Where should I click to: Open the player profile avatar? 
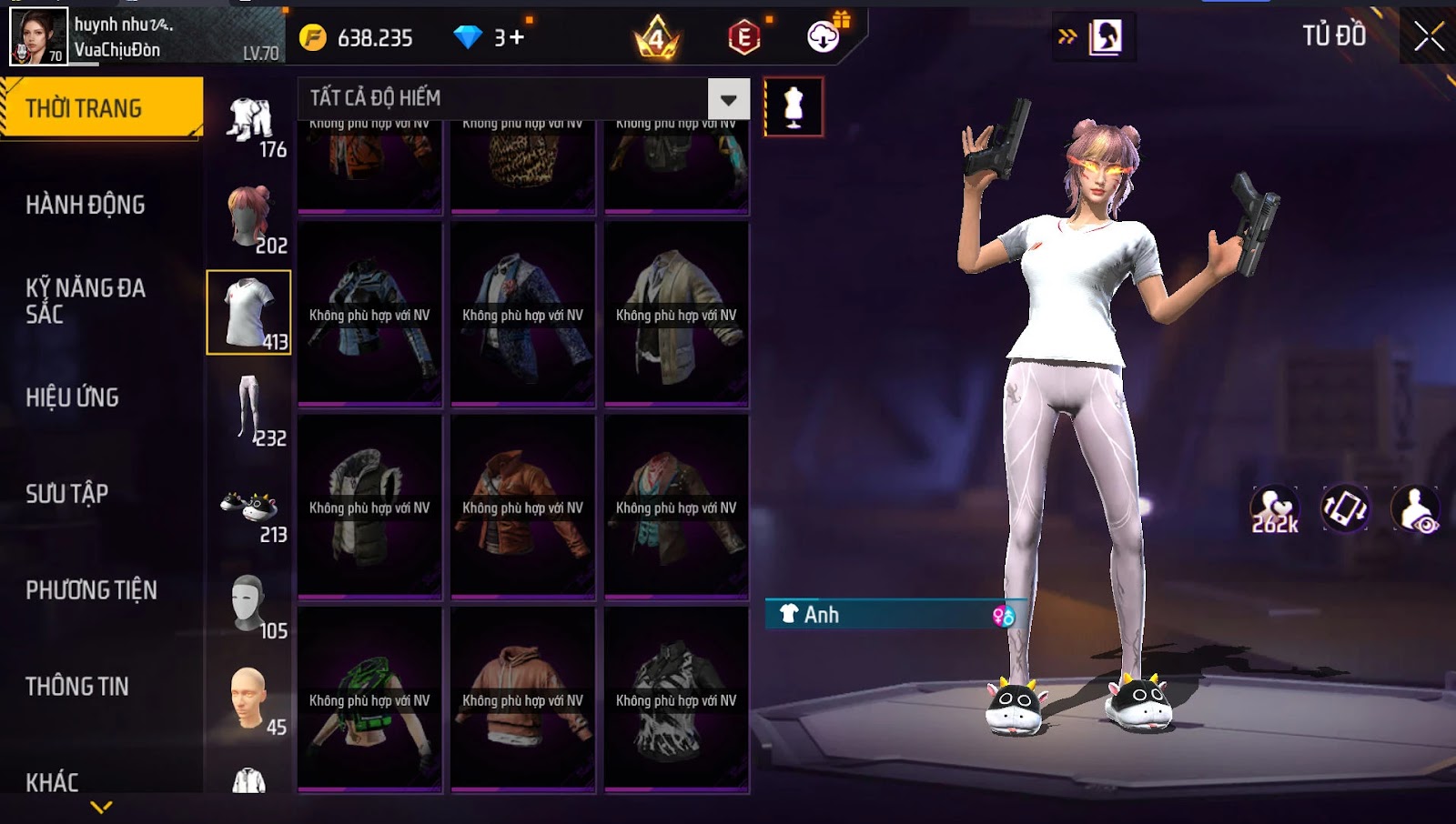pyautogui.click(x=38, y=37)
